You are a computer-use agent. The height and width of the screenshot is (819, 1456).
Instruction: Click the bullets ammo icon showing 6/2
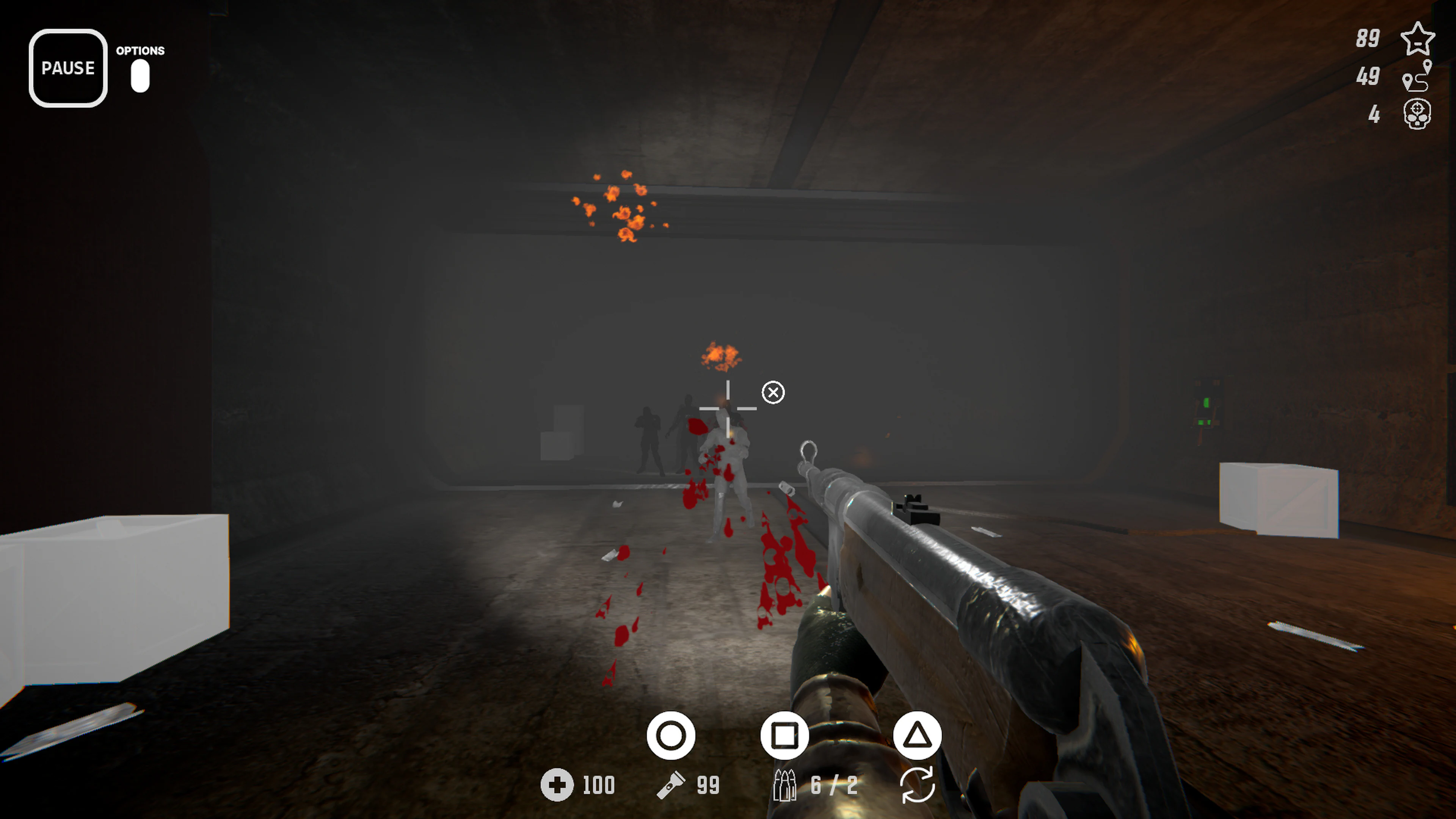pos(784,785)
